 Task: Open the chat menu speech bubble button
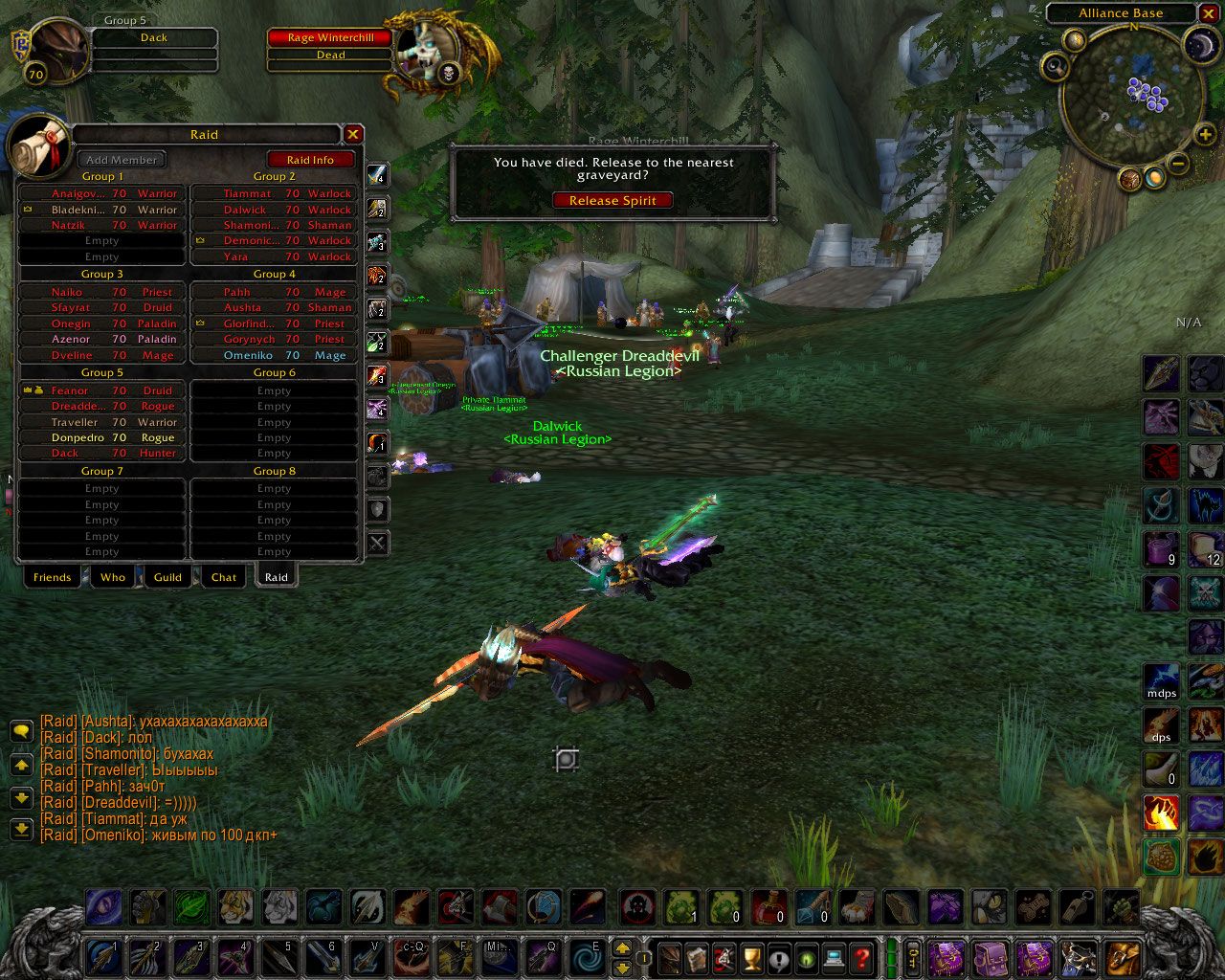click(21, 732)
